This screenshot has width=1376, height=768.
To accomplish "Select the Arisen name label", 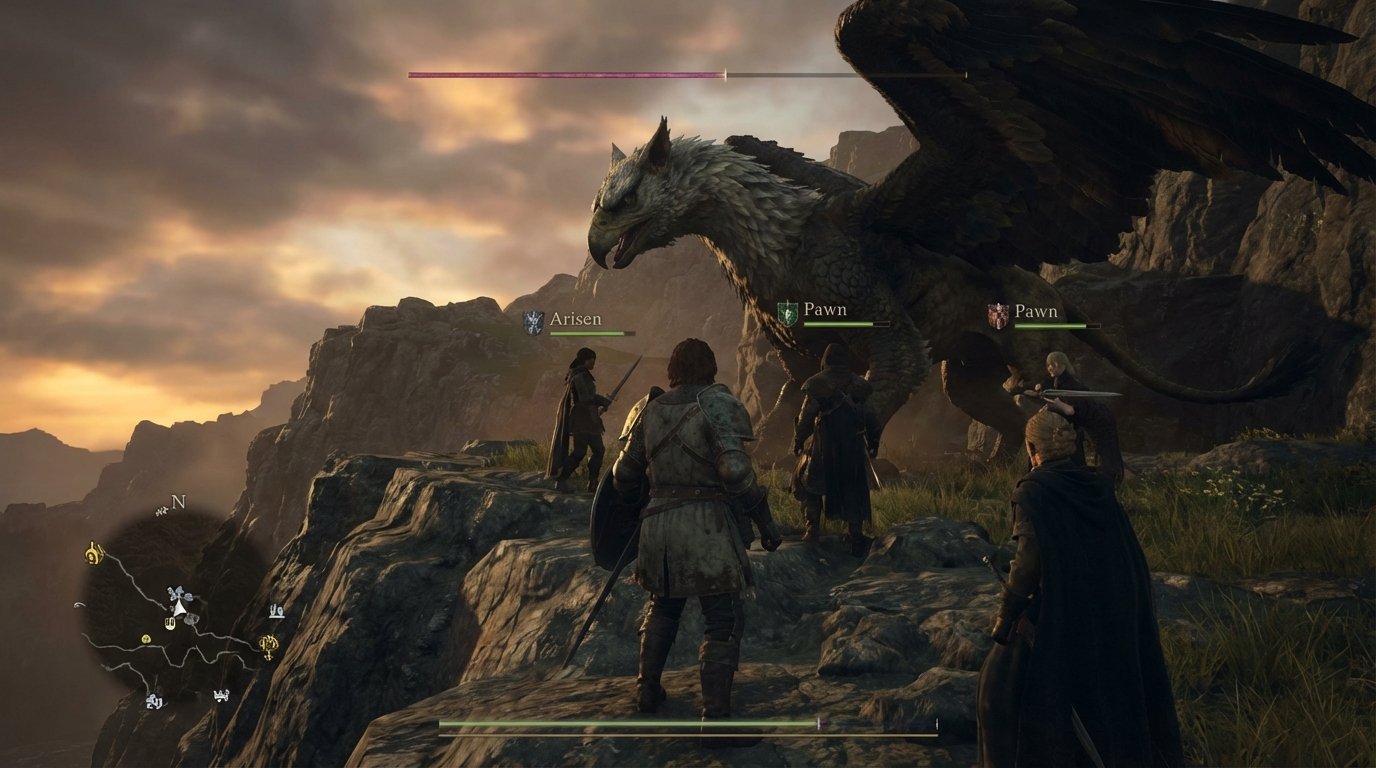I will pyautogui.click(x=575, y=317).
